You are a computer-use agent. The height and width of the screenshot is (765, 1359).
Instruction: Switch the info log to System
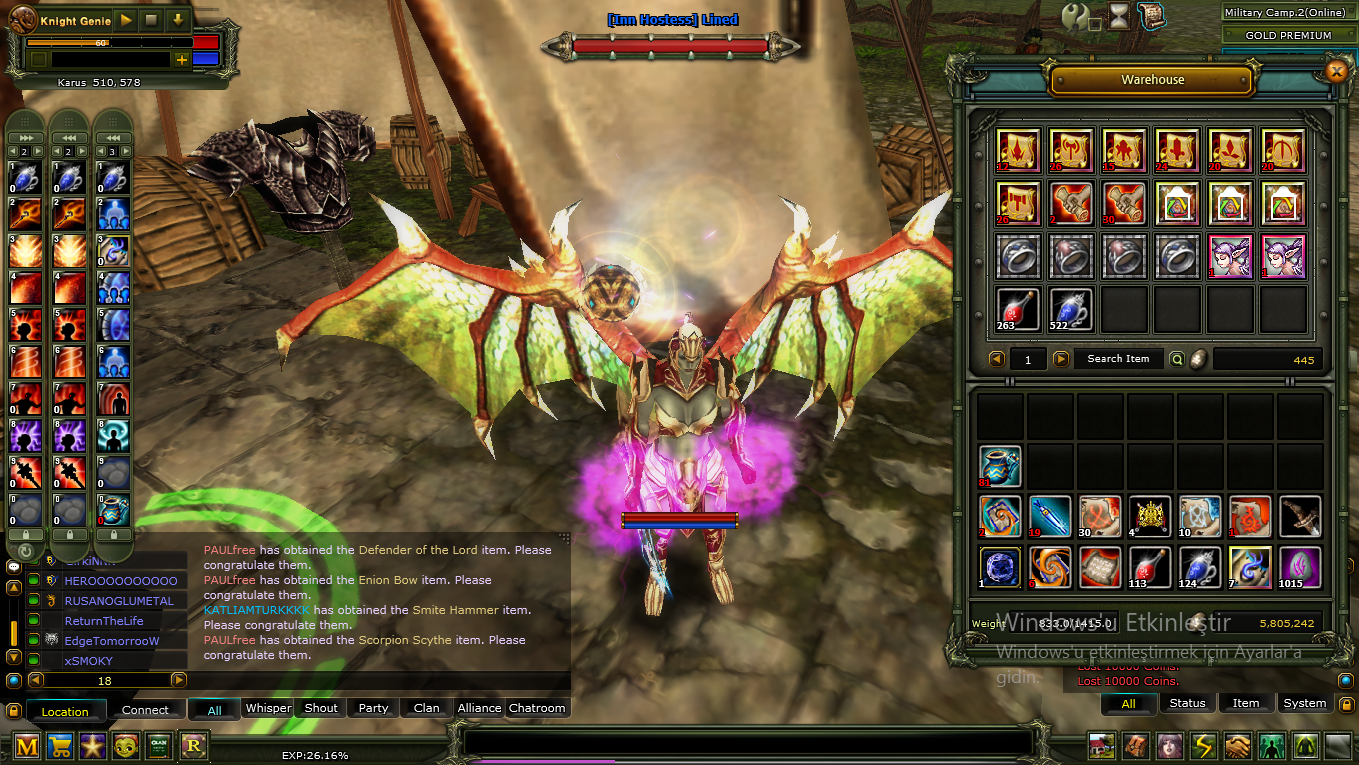point(1304,703)
